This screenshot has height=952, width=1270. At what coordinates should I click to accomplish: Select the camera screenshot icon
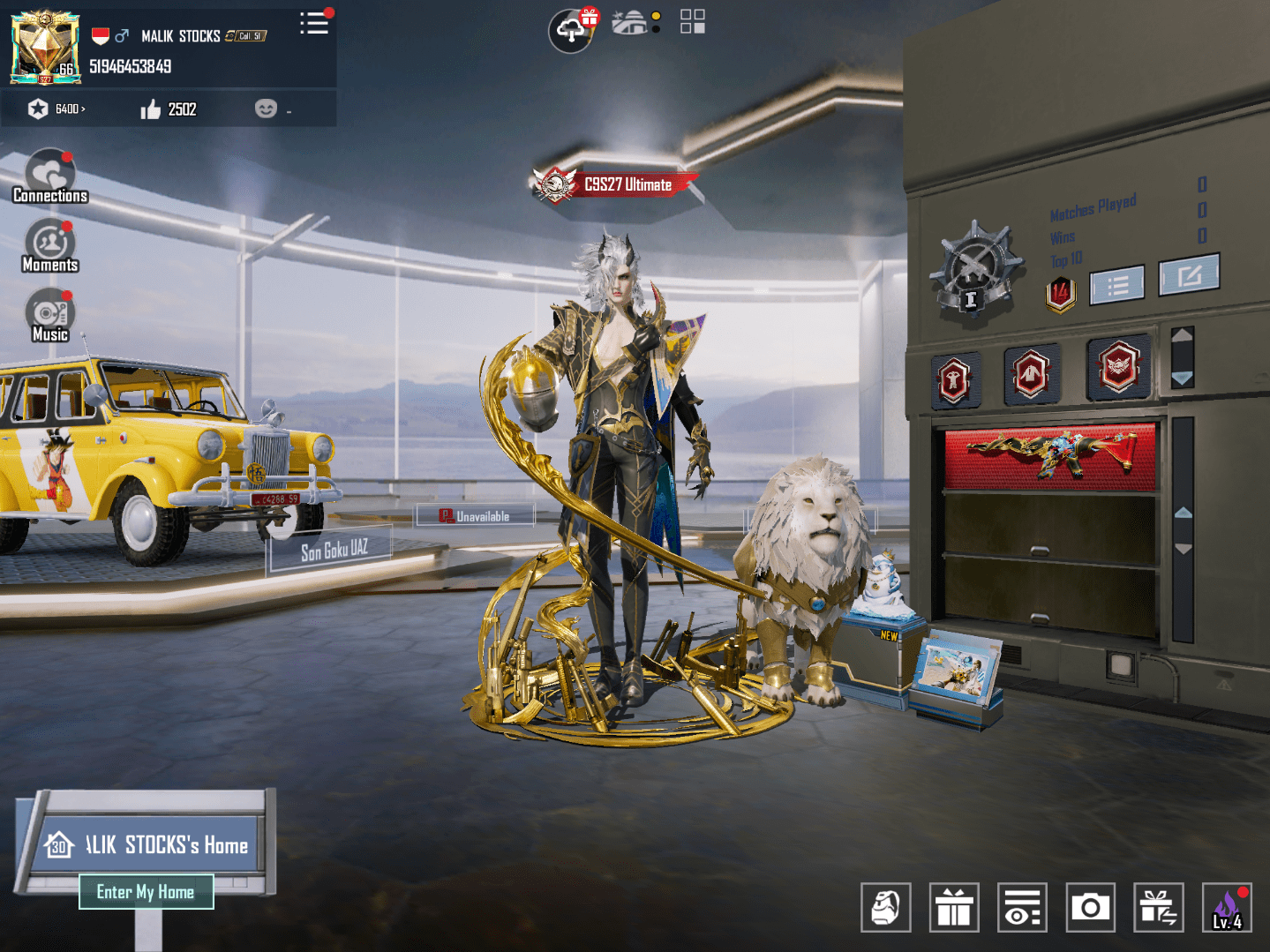coord(1091,907)
